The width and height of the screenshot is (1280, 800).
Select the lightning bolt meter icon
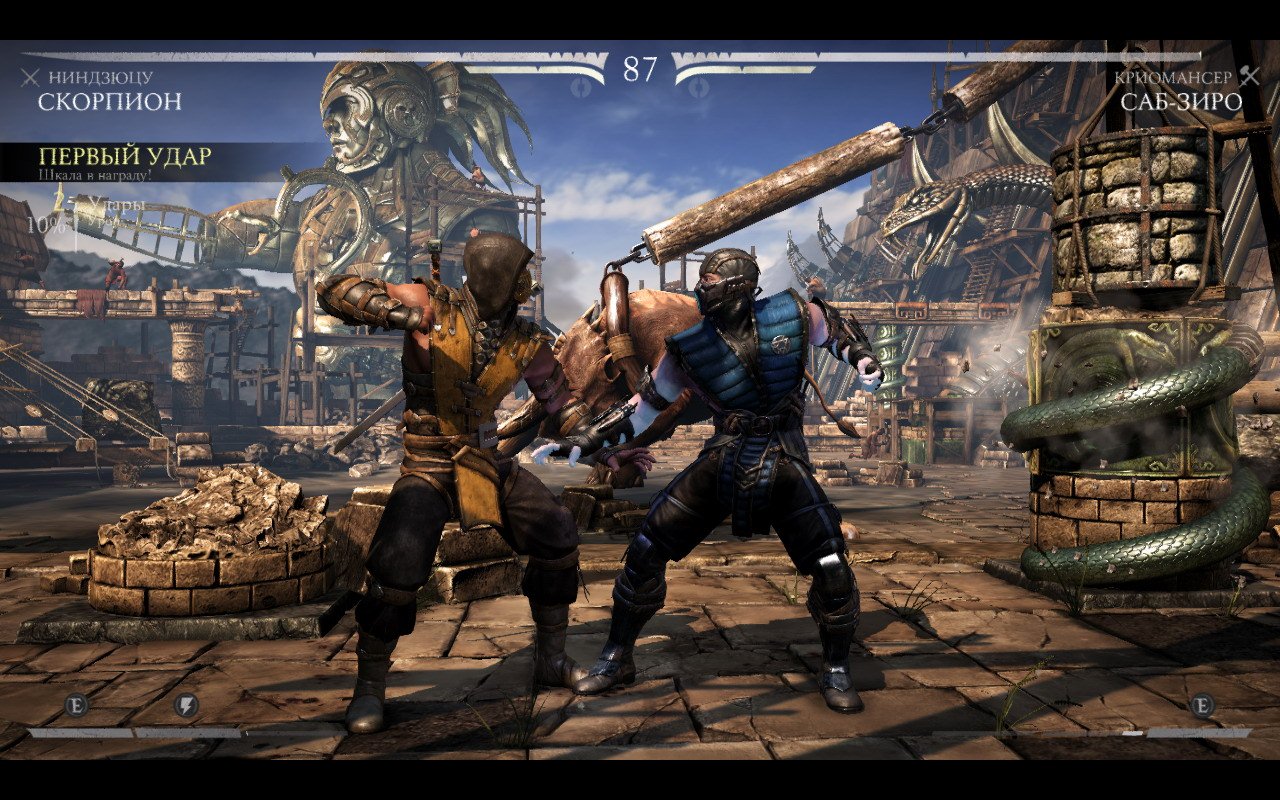[x=186, y=706]
